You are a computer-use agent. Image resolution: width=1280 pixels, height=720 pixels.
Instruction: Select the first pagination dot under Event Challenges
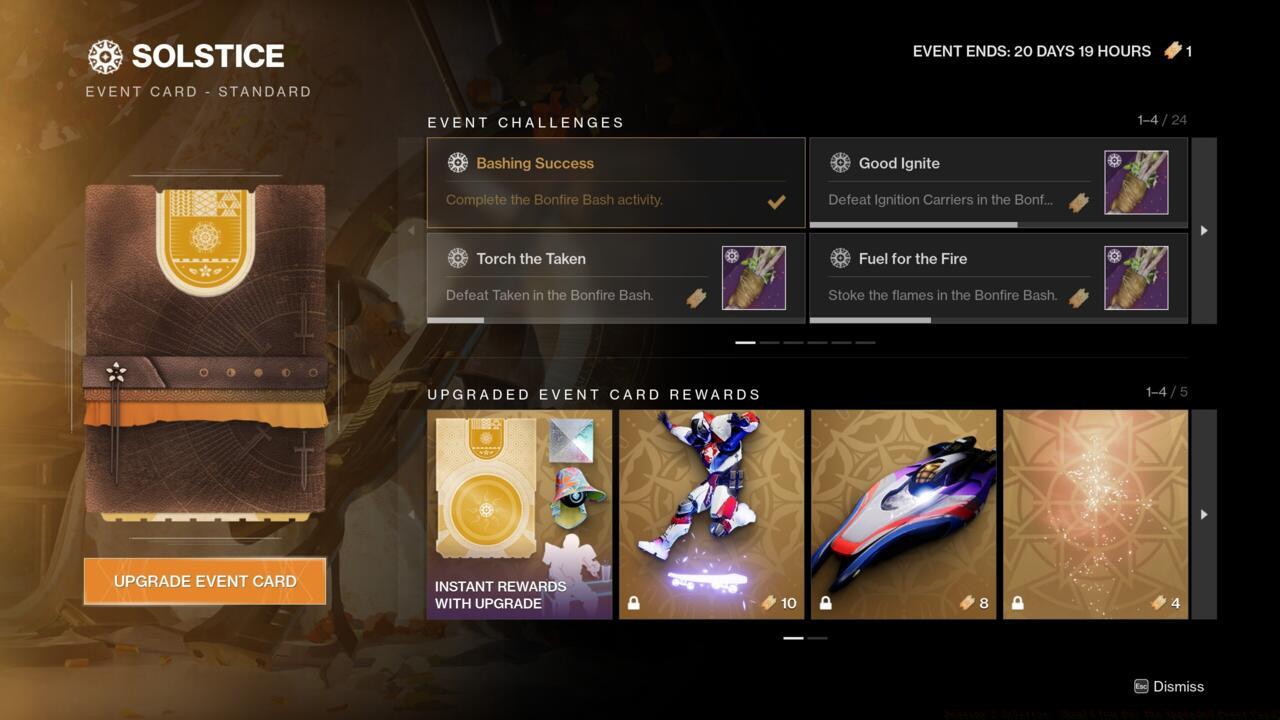746,341
